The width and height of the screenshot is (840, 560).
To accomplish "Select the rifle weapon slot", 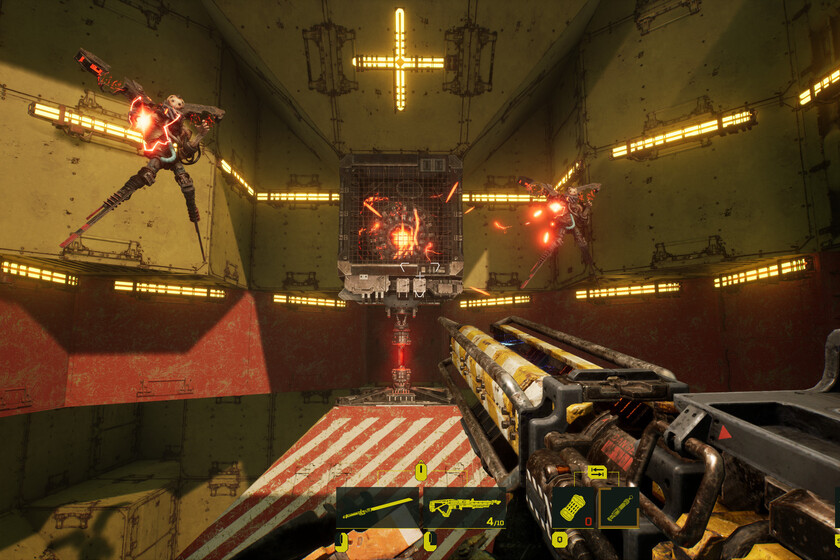I will point(464,507).
